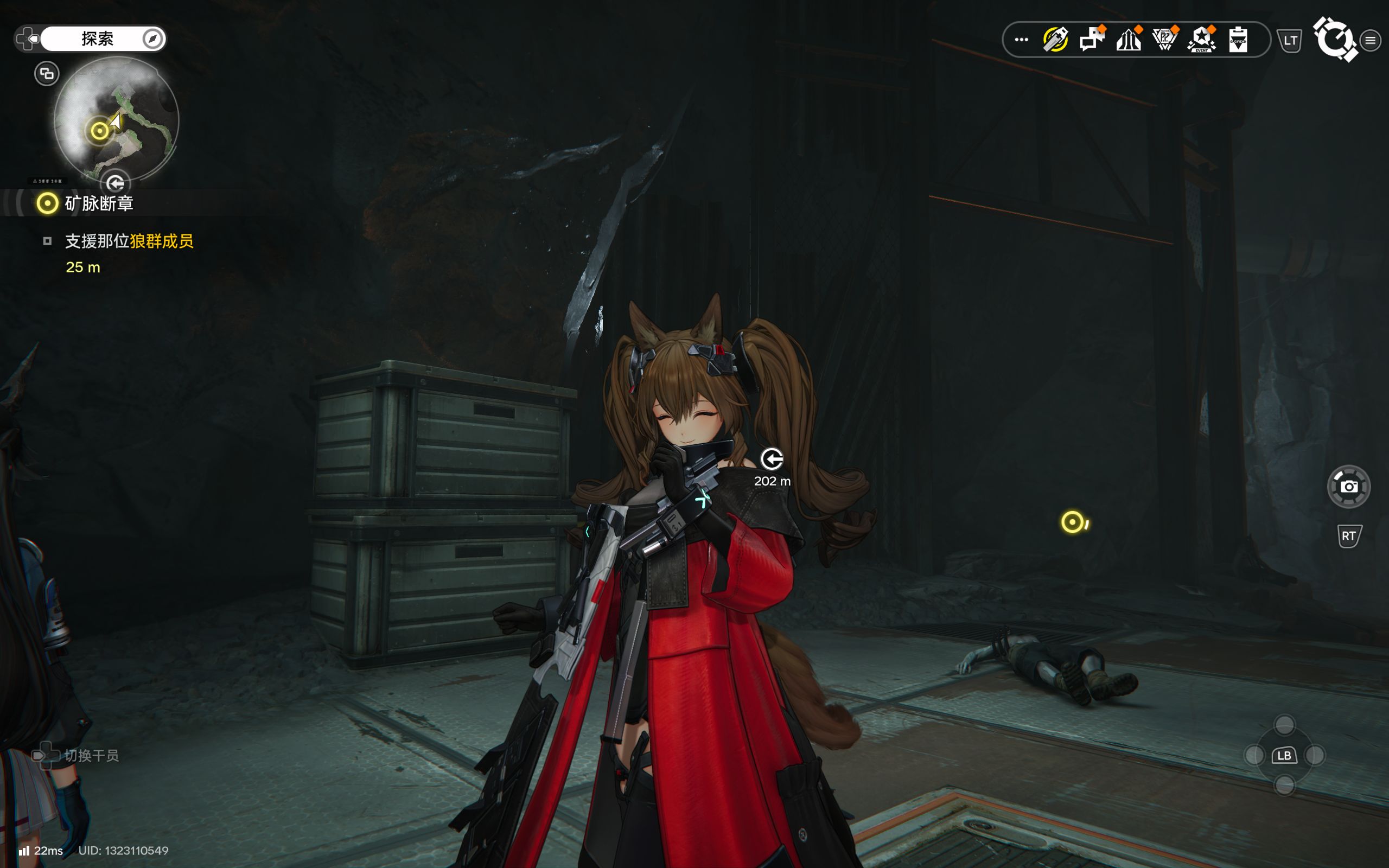Select the objective 支援那位狼群成员

(129, 241)
